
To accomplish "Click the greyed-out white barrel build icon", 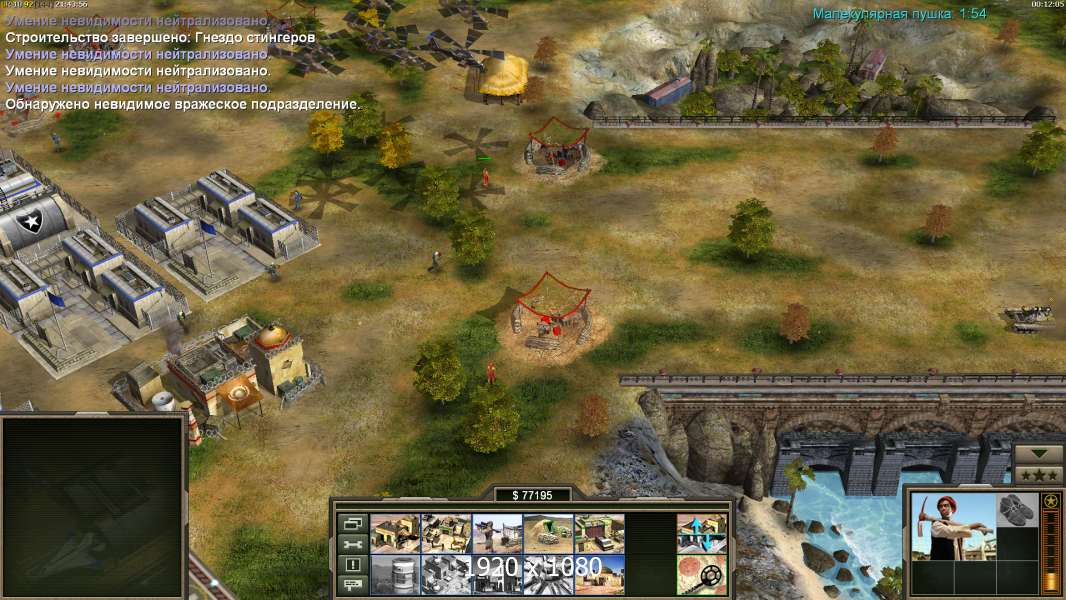I will coord(395,574).
